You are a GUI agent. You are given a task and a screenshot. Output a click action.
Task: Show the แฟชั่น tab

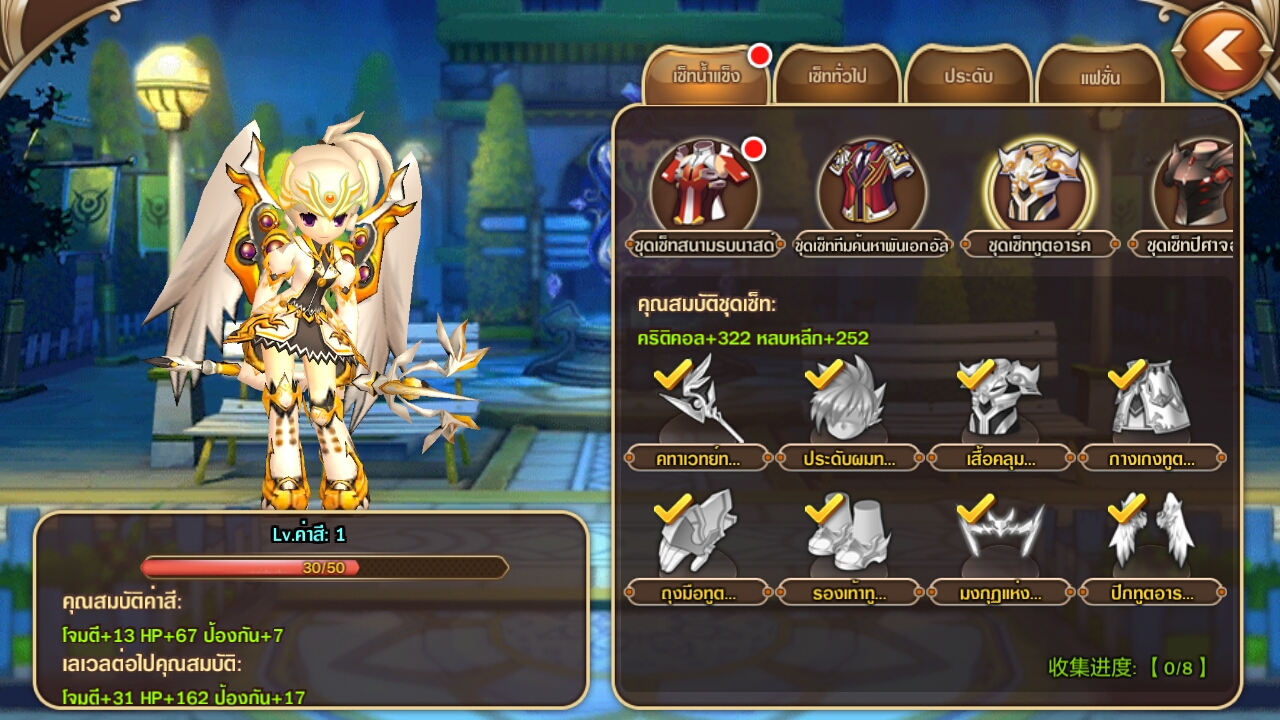click(x=1099, y=76)
